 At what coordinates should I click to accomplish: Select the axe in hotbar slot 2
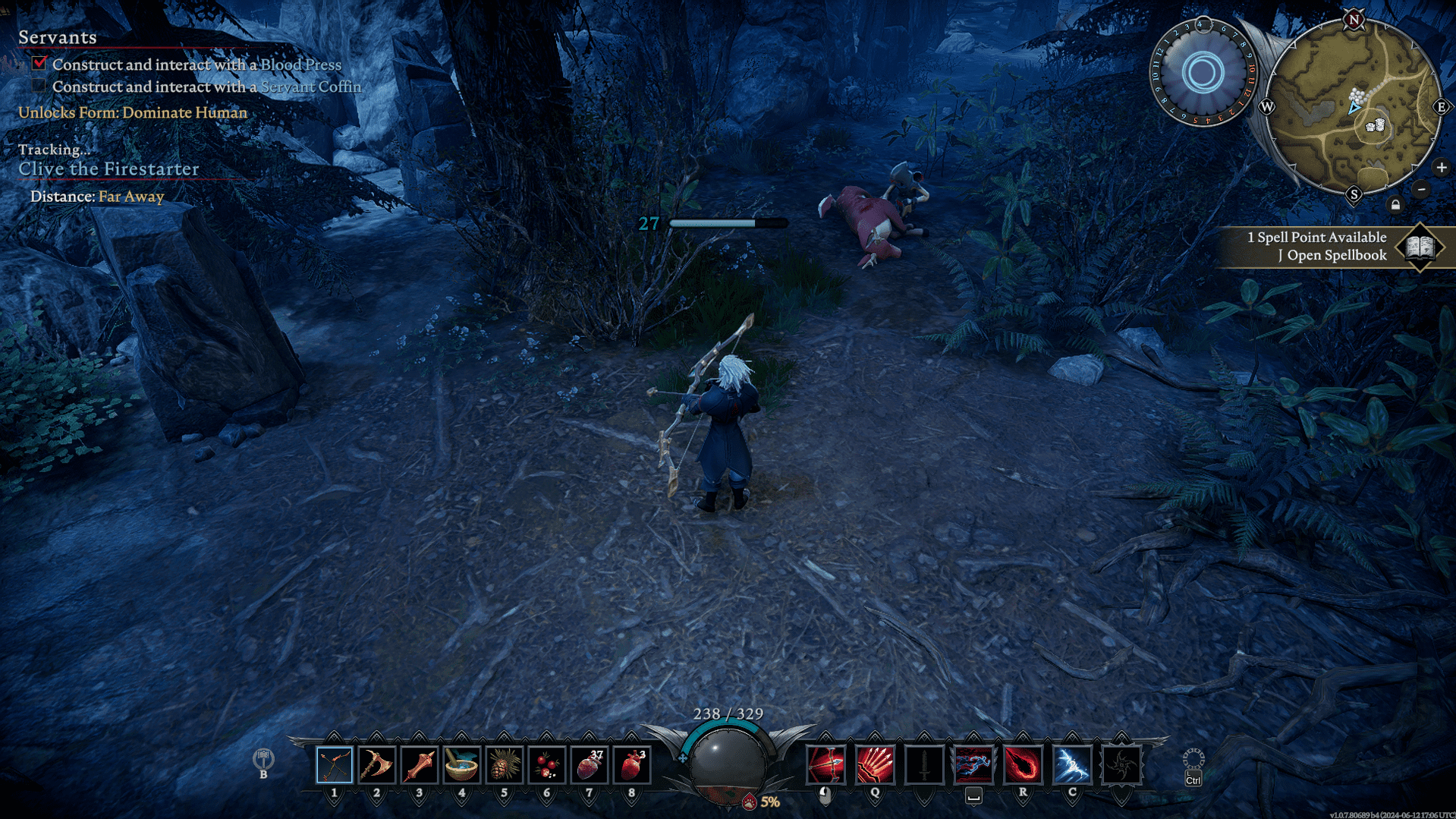(376, 764)
